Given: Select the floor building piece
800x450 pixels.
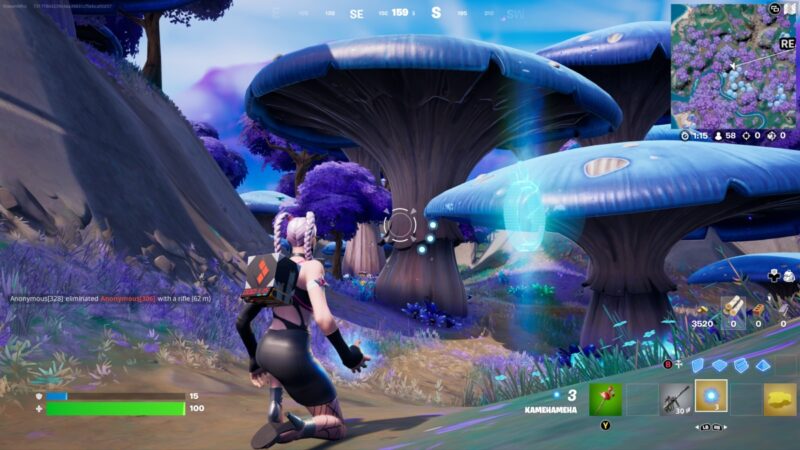Looking at the screenshot, I should [x=719, y=366].
